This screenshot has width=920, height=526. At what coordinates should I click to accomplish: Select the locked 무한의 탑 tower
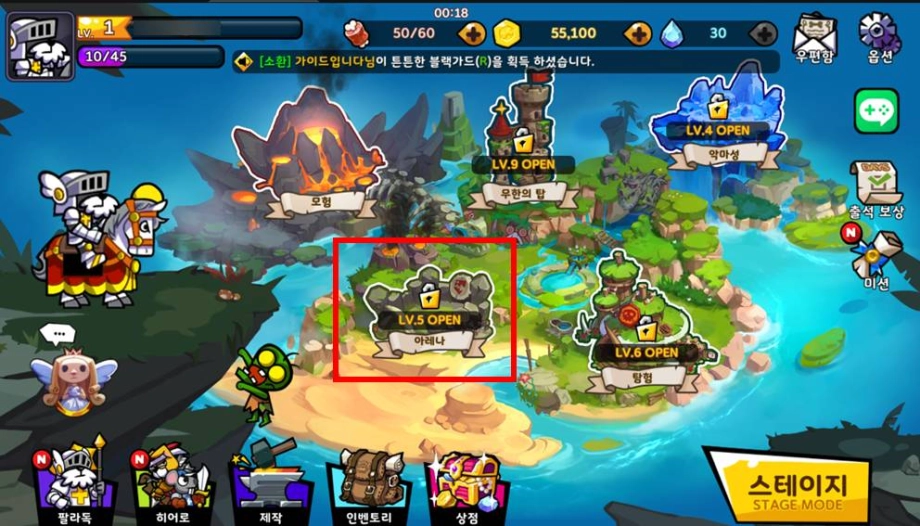click(x=524, y=148)
